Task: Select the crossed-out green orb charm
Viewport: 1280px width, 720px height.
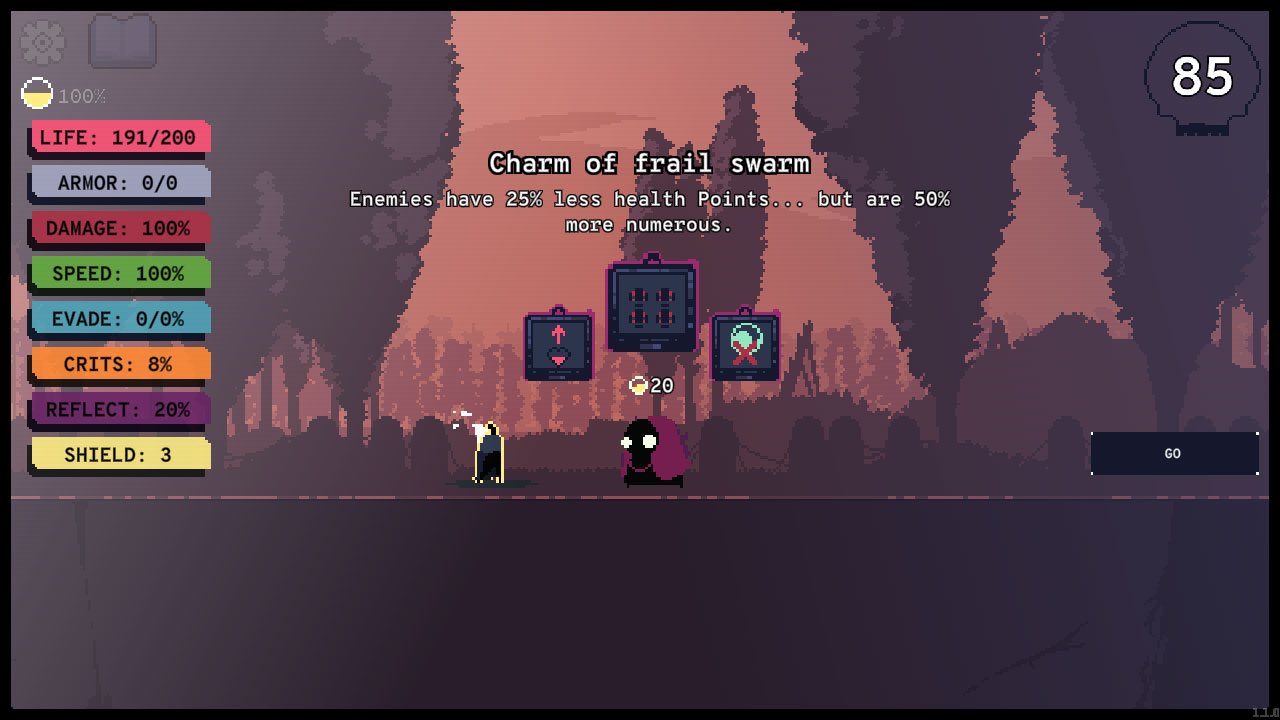Action: click(745, 345)
